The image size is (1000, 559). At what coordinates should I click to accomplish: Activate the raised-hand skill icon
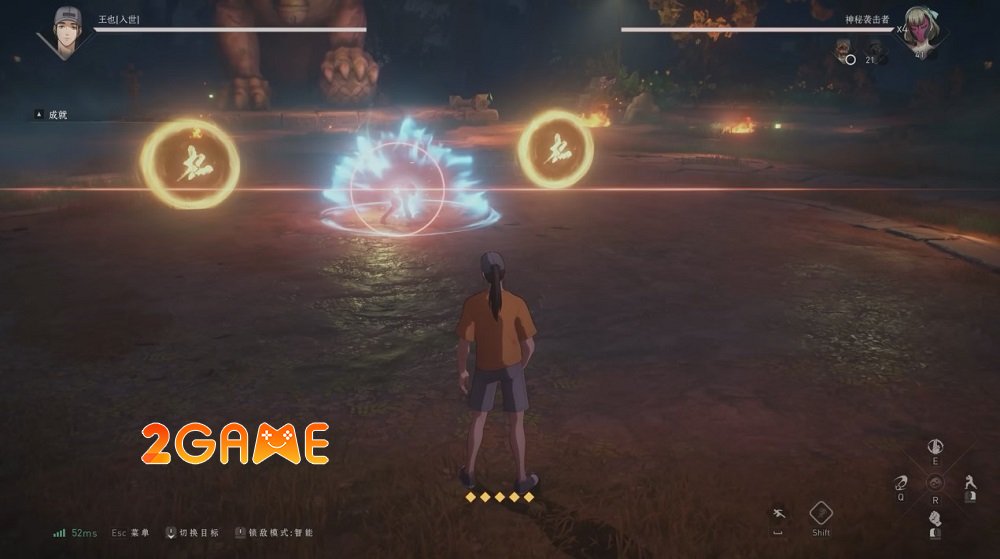click(935, 446)
